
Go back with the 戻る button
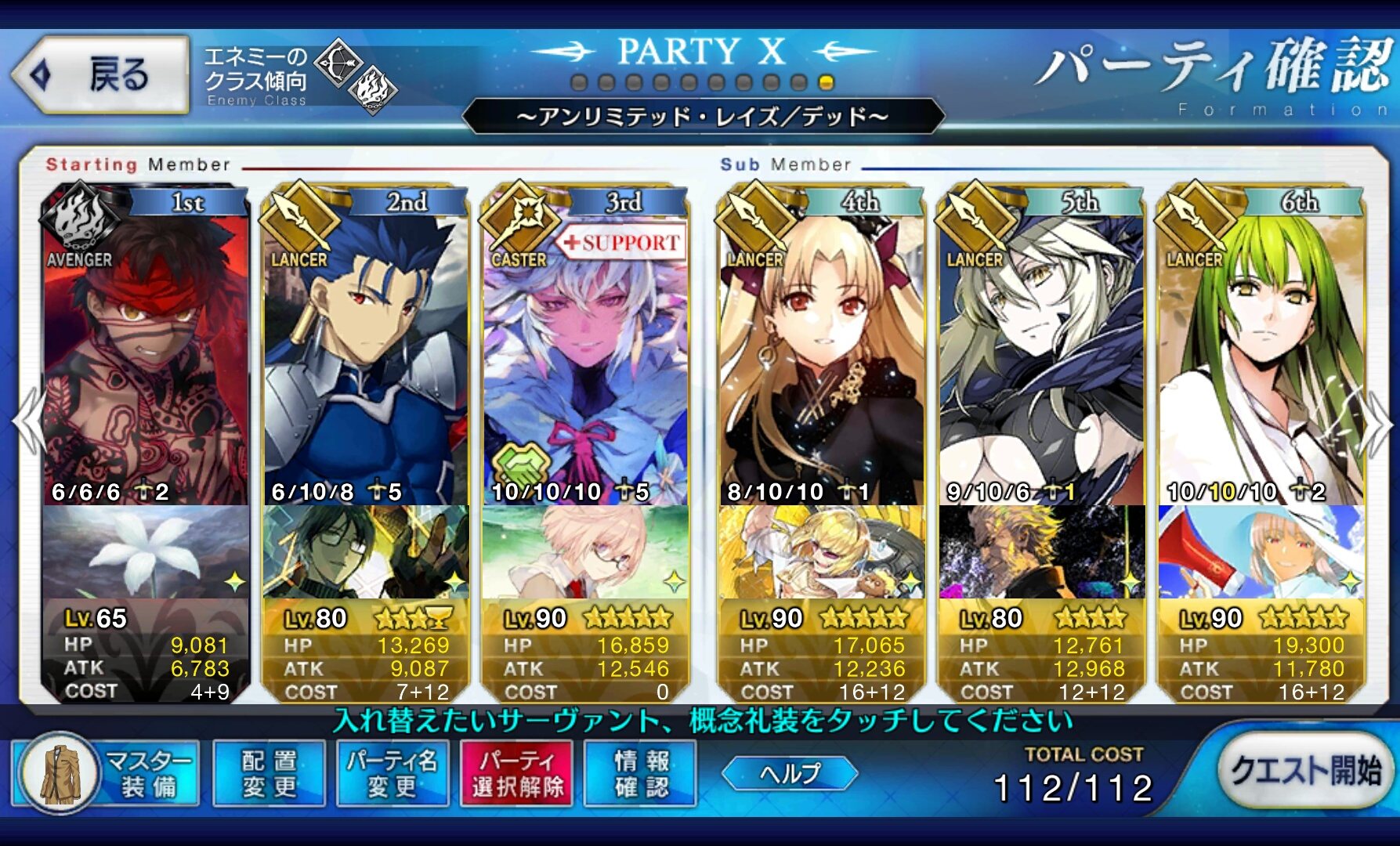(x=100, y=75)
